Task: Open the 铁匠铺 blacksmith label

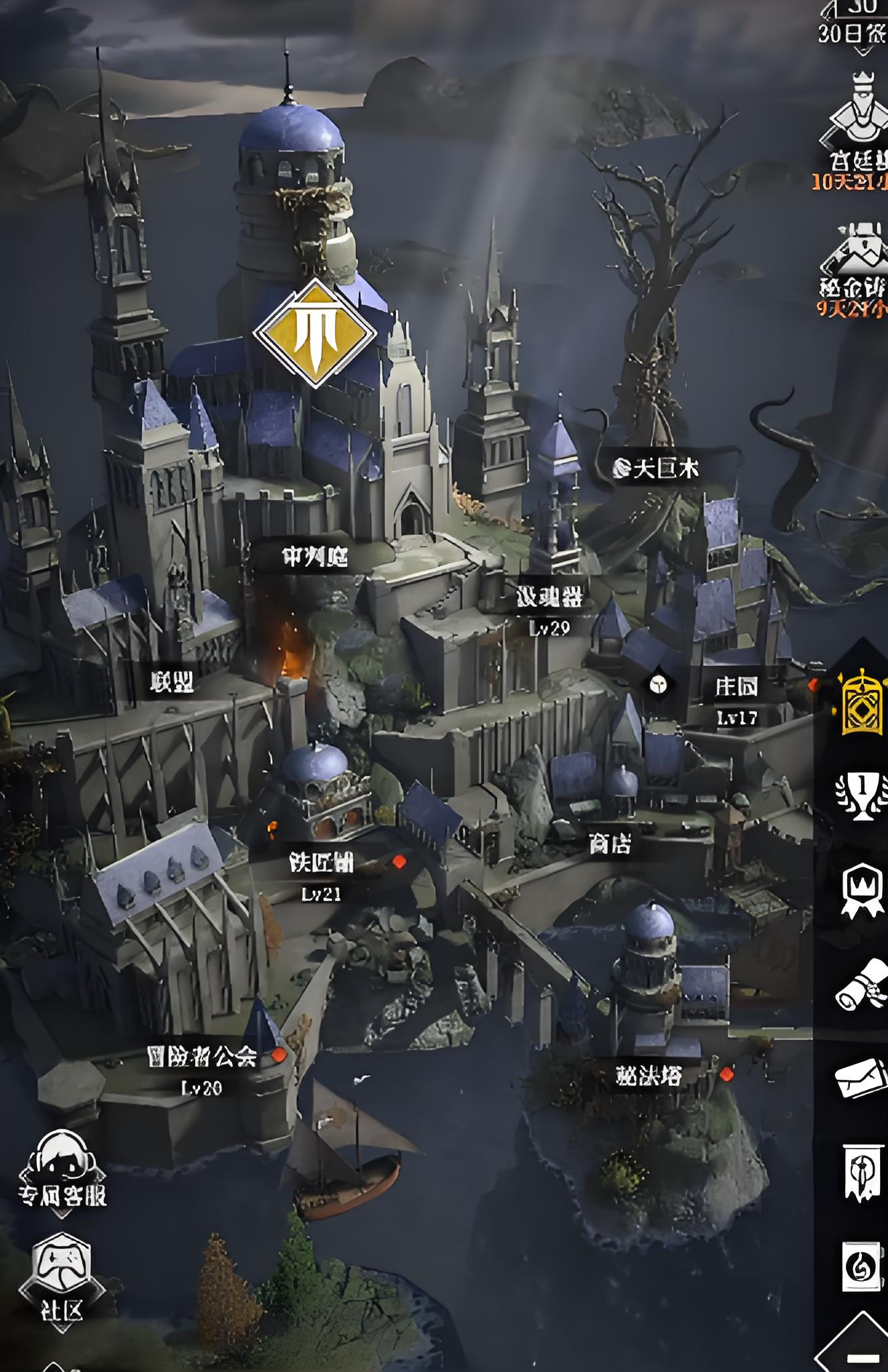Action: click(321, 863)
